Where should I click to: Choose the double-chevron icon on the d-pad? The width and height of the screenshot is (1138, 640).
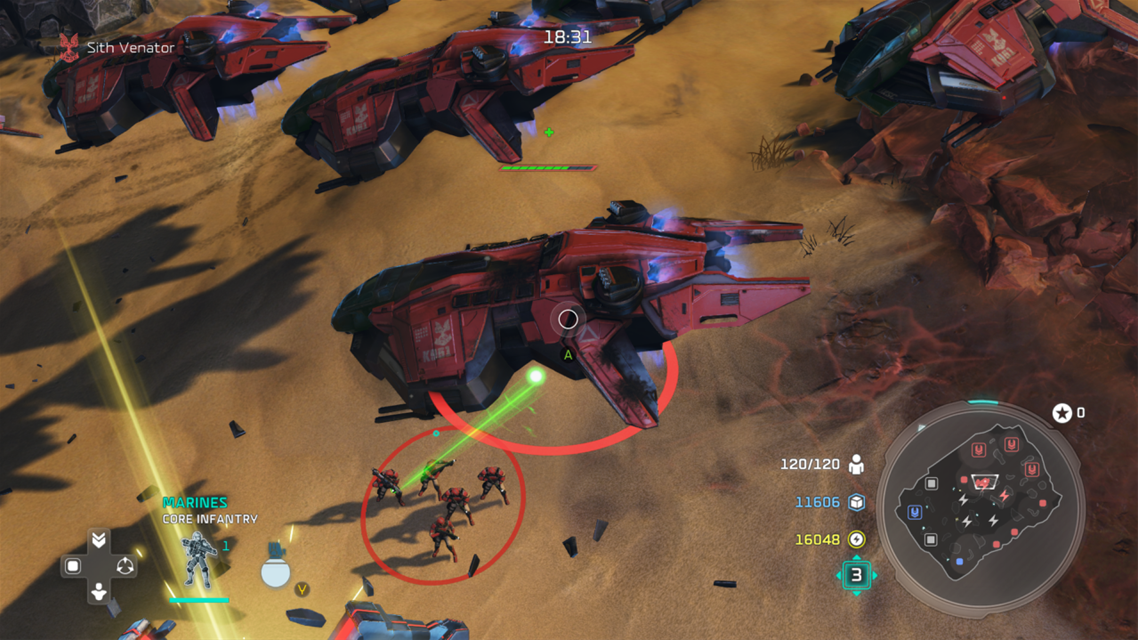click(x=99, y=540)
